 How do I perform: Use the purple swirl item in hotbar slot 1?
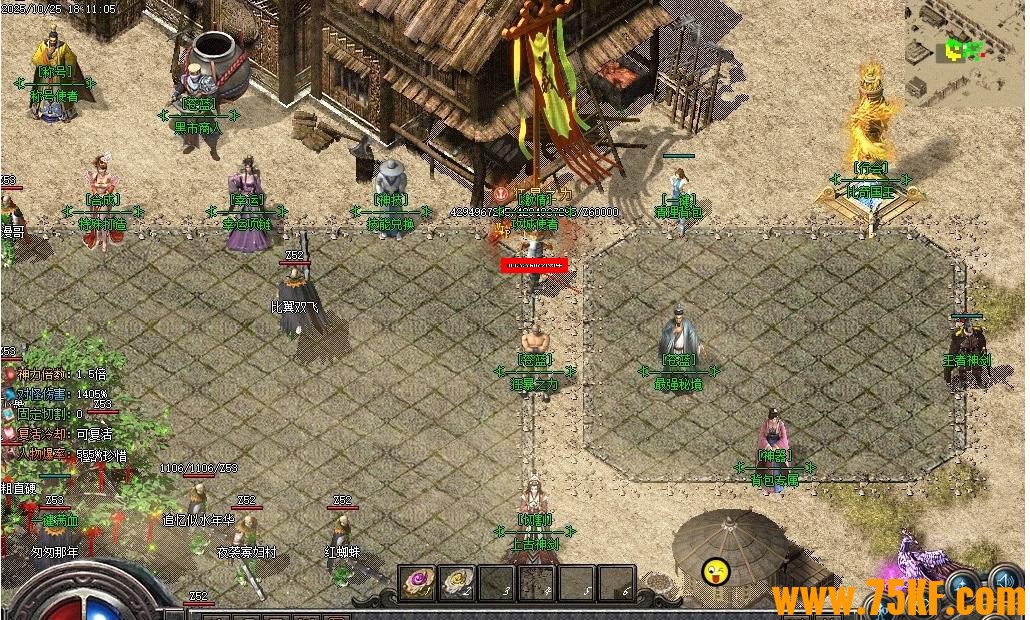pos(417,582)
